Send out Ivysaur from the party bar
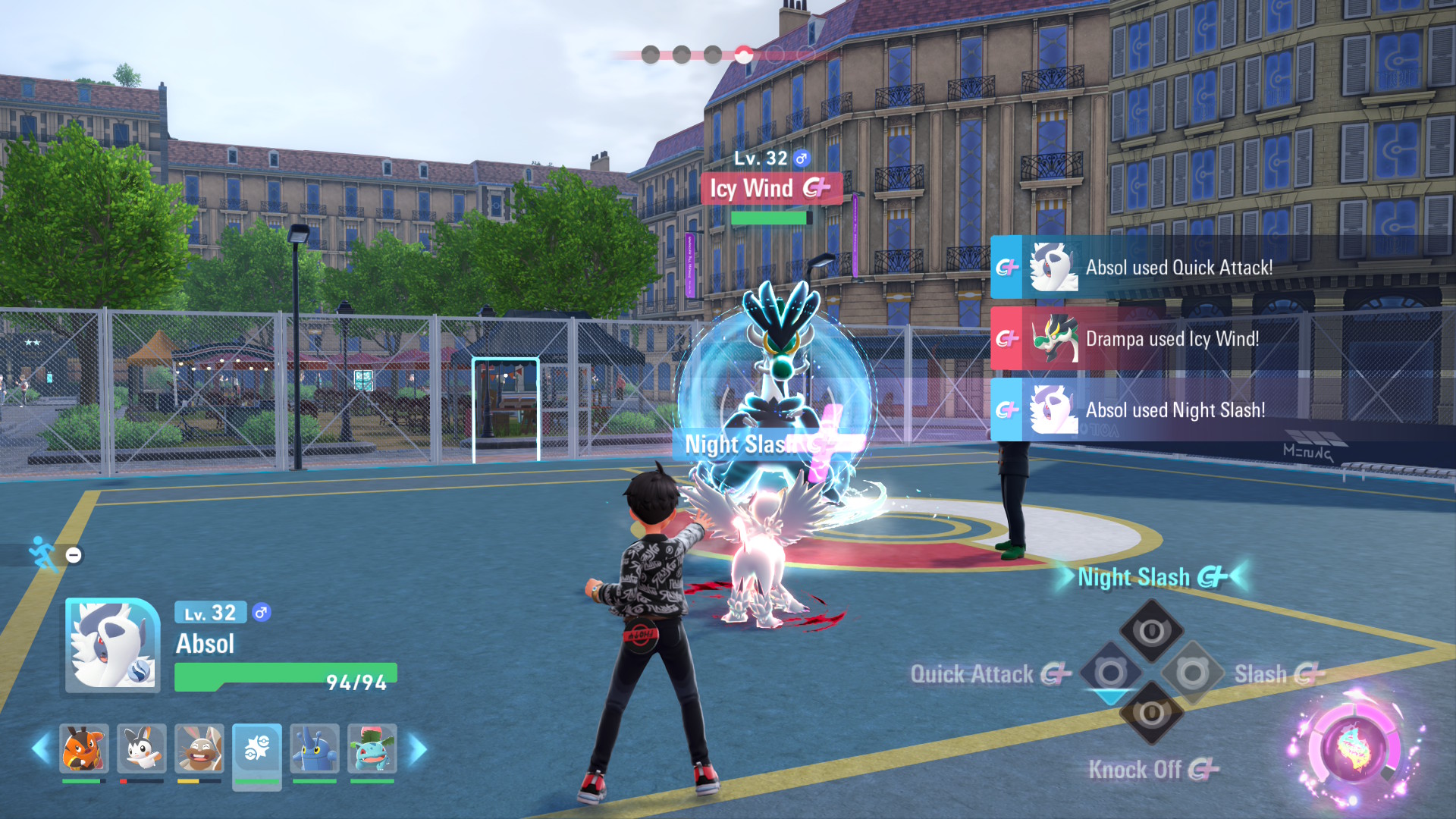Screen dimensions: 1456x819 (372, 748)
